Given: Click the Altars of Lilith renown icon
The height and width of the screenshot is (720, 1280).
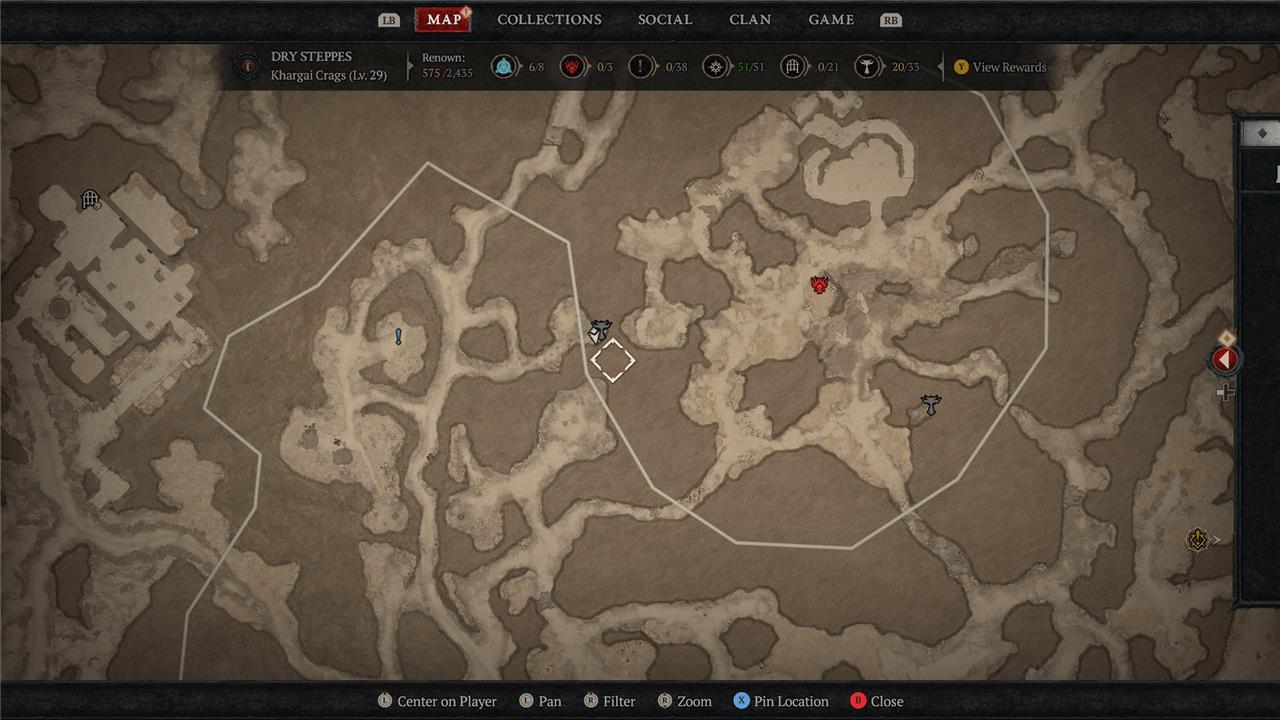Looking at the screenshot, I should tap(866, 67).
